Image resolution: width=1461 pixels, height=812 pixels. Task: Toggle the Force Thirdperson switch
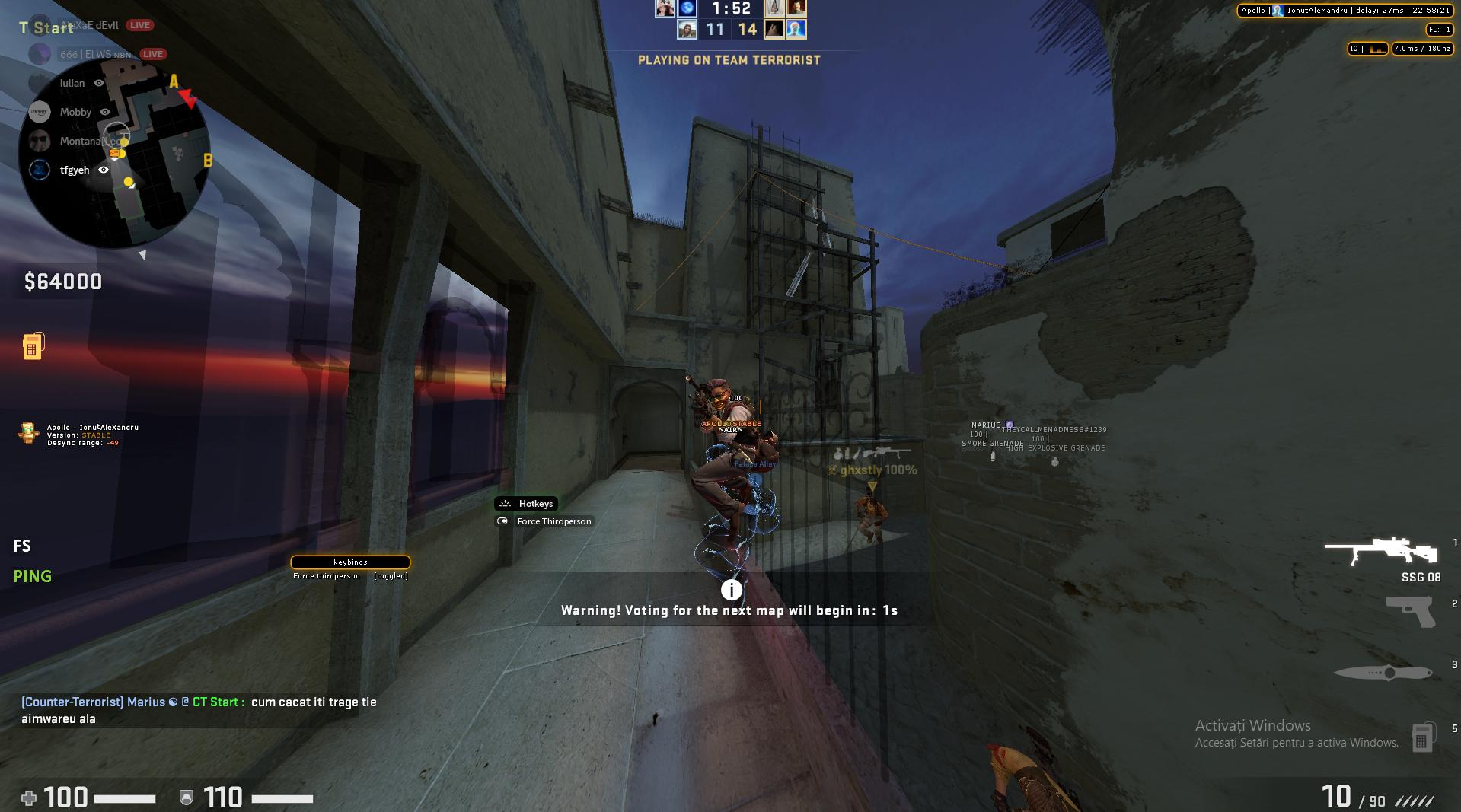[x=502, y=521]
